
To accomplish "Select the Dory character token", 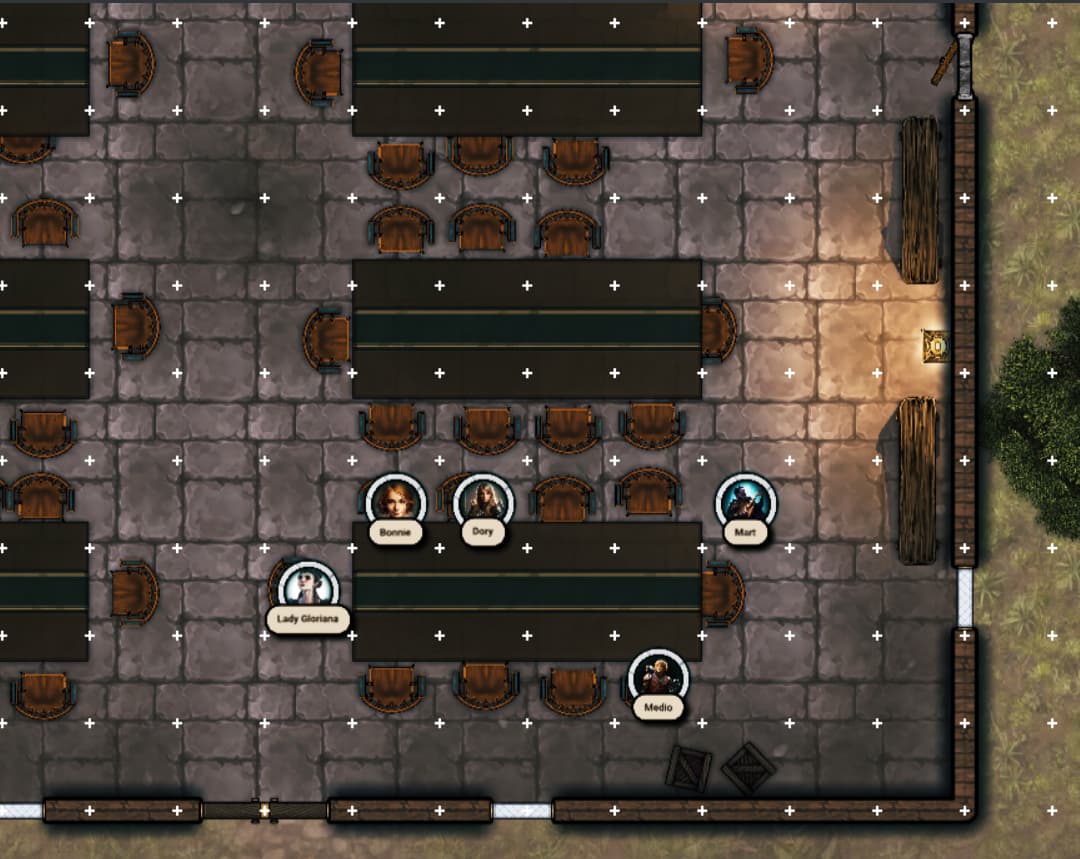I will [x=483, y=501].
